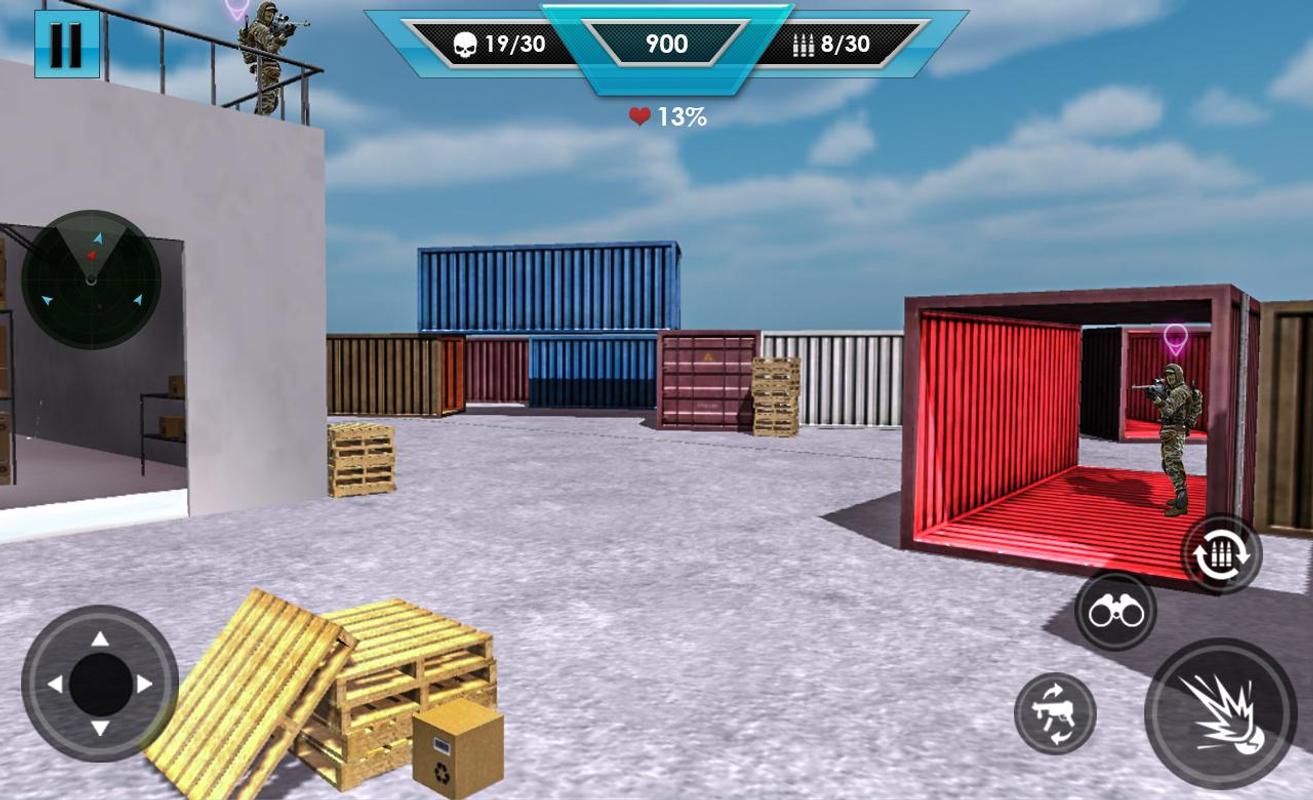This screenshot has height=800, width=1313.
Task: Tap the fire button with muzzle flash
Action: coord(1220,713)
